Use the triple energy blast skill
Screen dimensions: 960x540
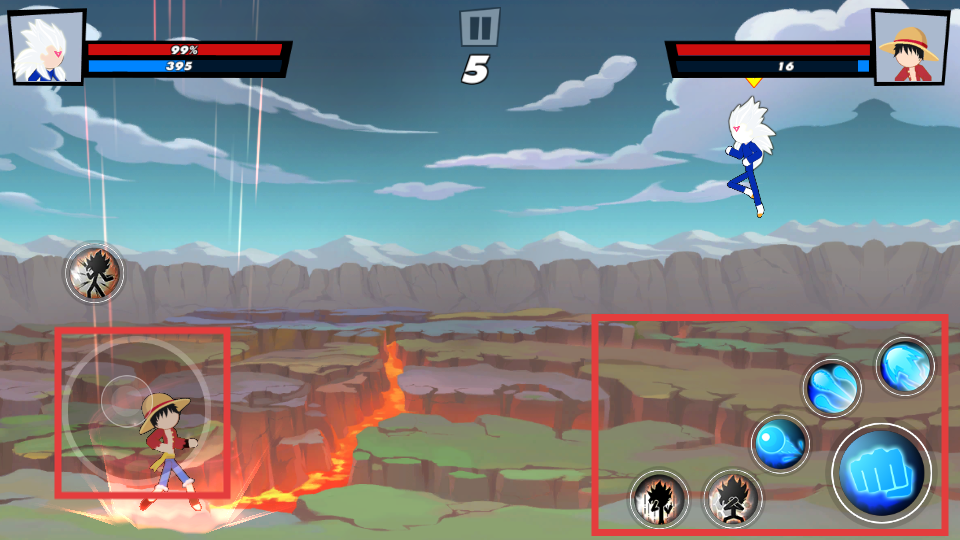click(x=832, y=388)
